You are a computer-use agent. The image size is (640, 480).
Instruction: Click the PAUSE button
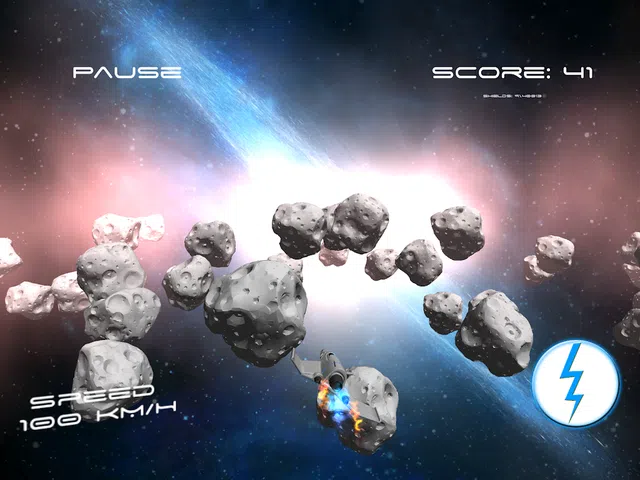[x=127, y=72]
